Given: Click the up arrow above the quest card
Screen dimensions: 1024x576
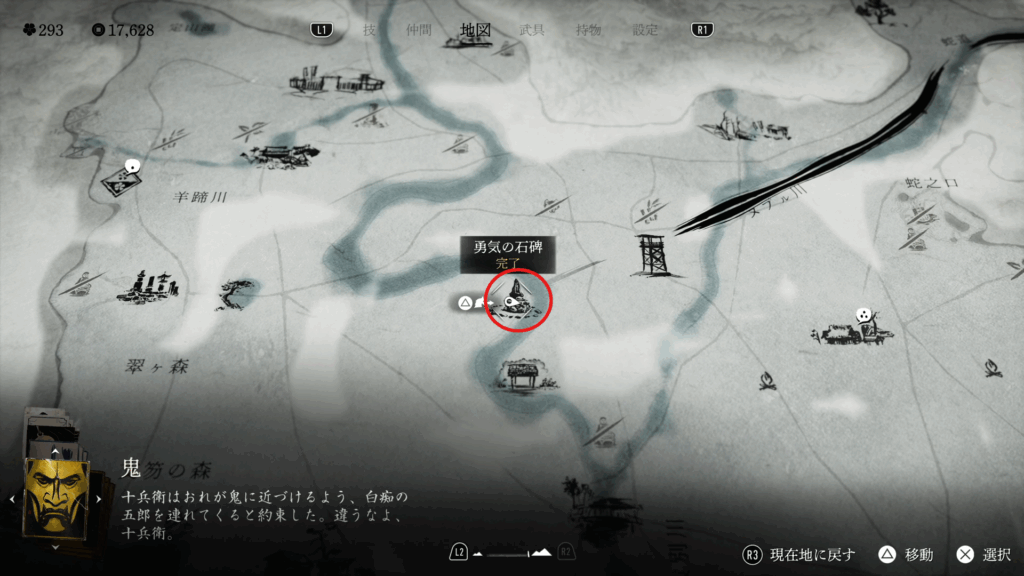Looking at the screenshot, I should (x=55, y=451).
